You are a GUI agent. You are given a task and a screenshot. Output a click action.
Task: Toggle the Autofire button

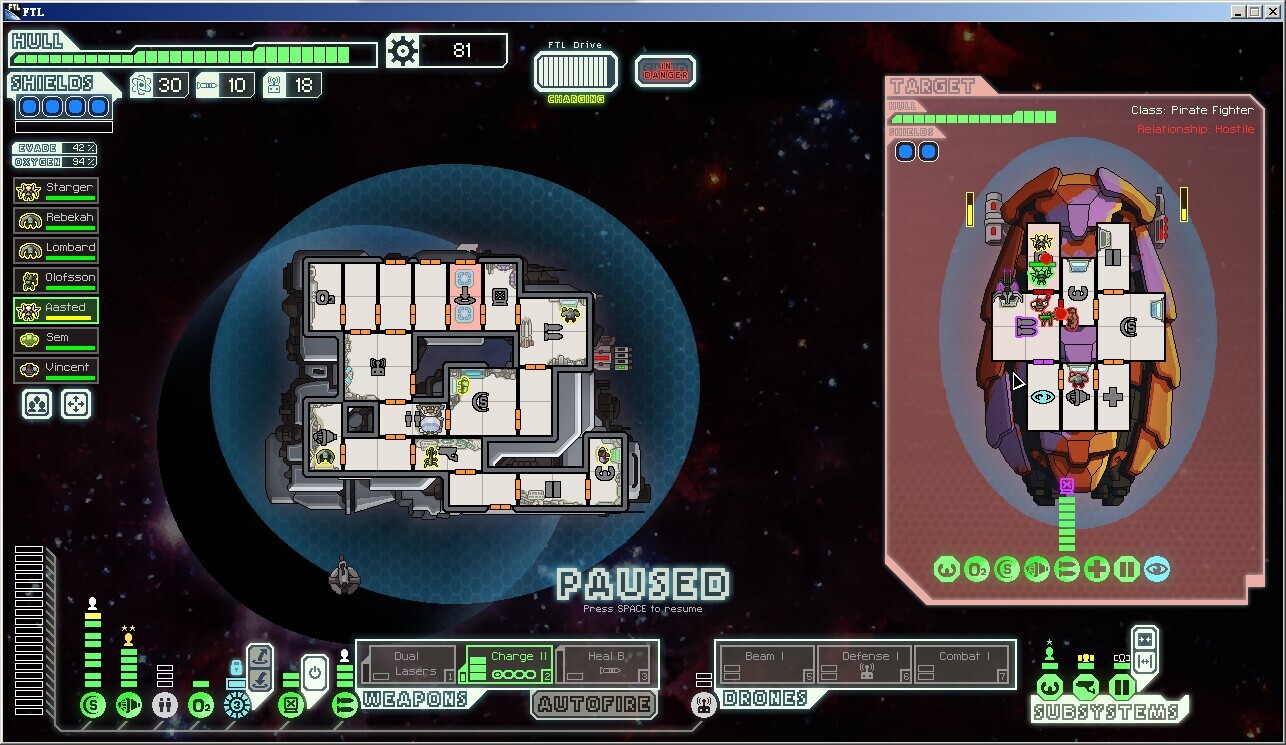click(x=594, y=704)
